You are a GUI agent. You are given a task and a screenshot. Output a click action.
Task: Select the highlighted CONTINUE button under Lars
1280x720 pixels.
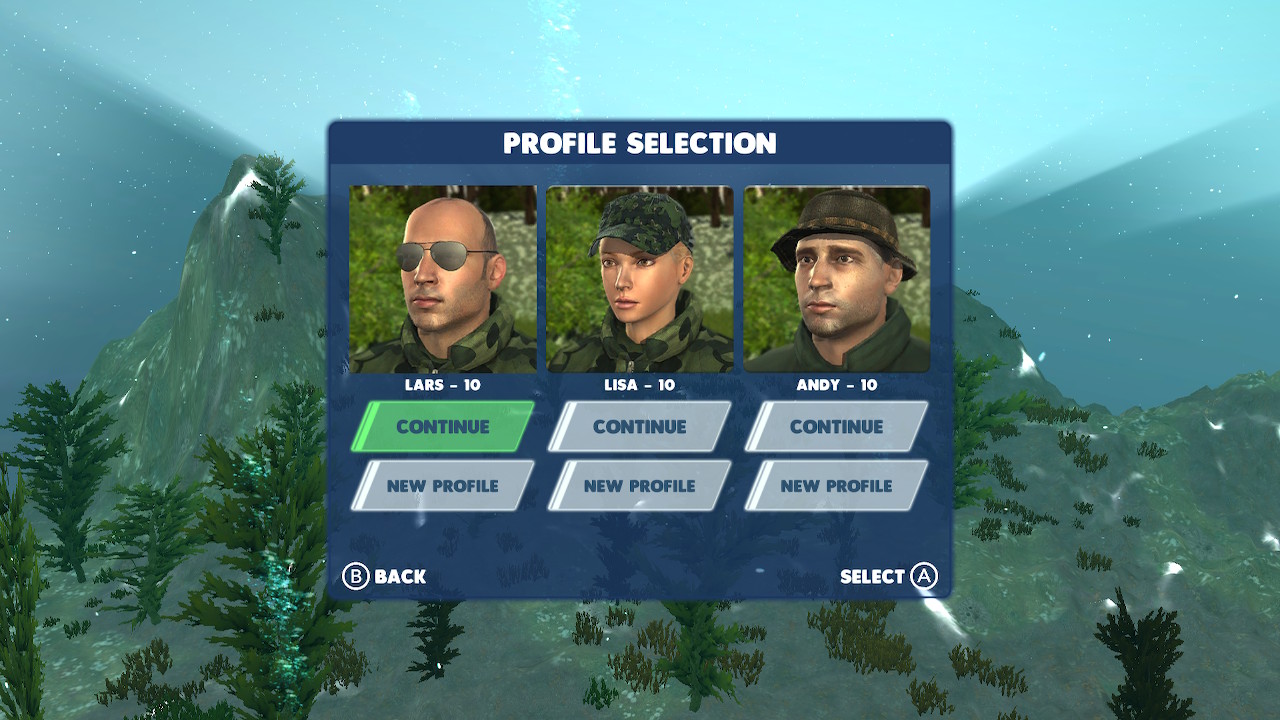click(443, 426)
